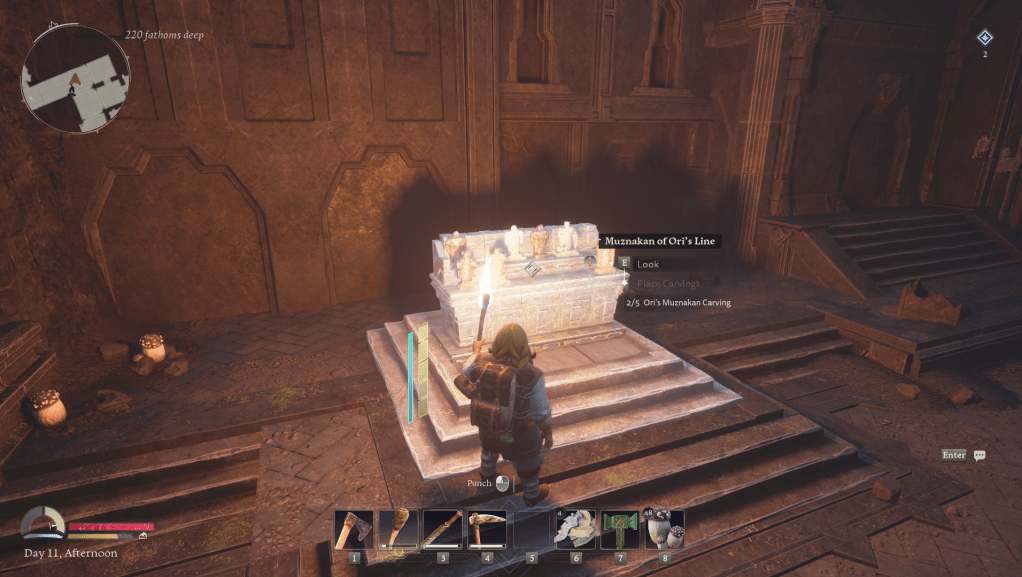
Task: Click the circular minimap
Action: click(x=76, y=79)
